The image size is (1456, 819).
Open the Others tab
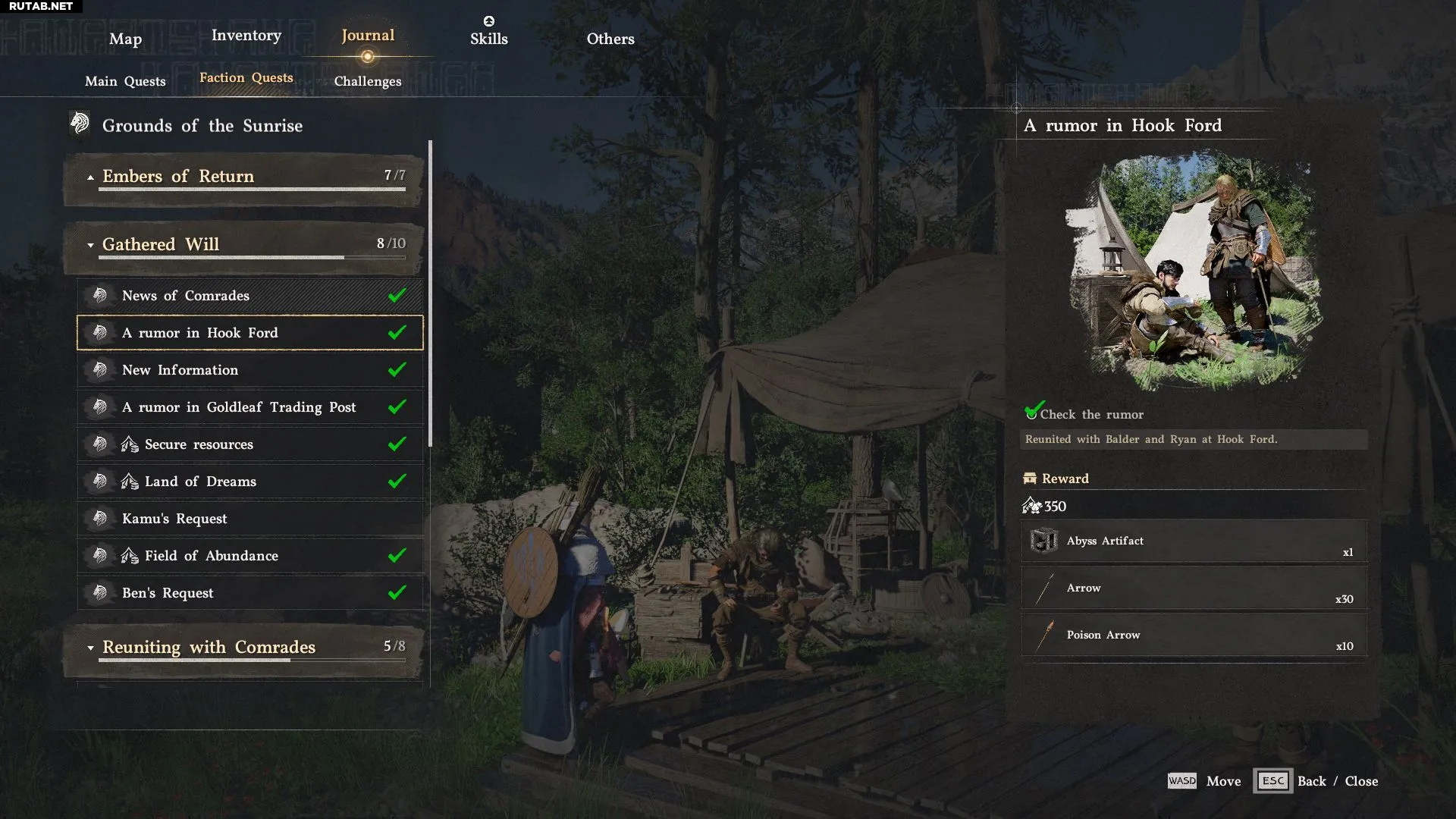610,39
